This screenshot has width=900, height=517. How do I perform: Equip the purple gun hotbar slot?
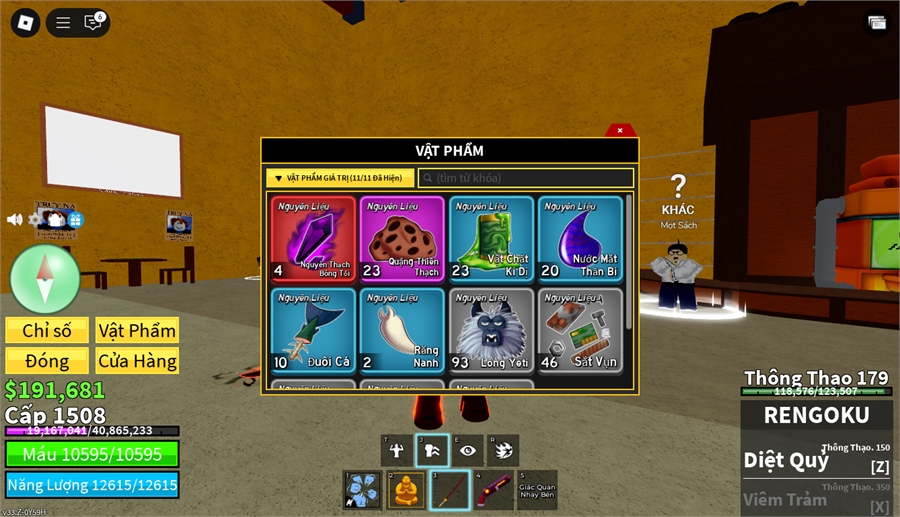tap(492, 490)
